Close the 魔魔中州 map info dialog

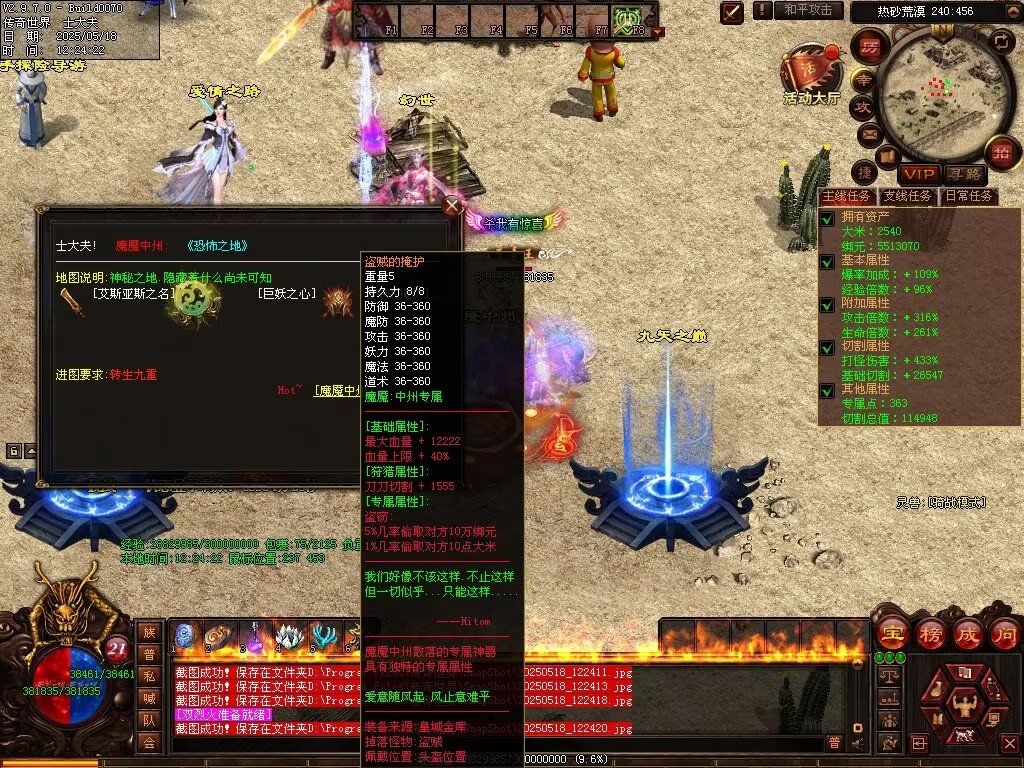pyautogui.click(x=452, y=206)
